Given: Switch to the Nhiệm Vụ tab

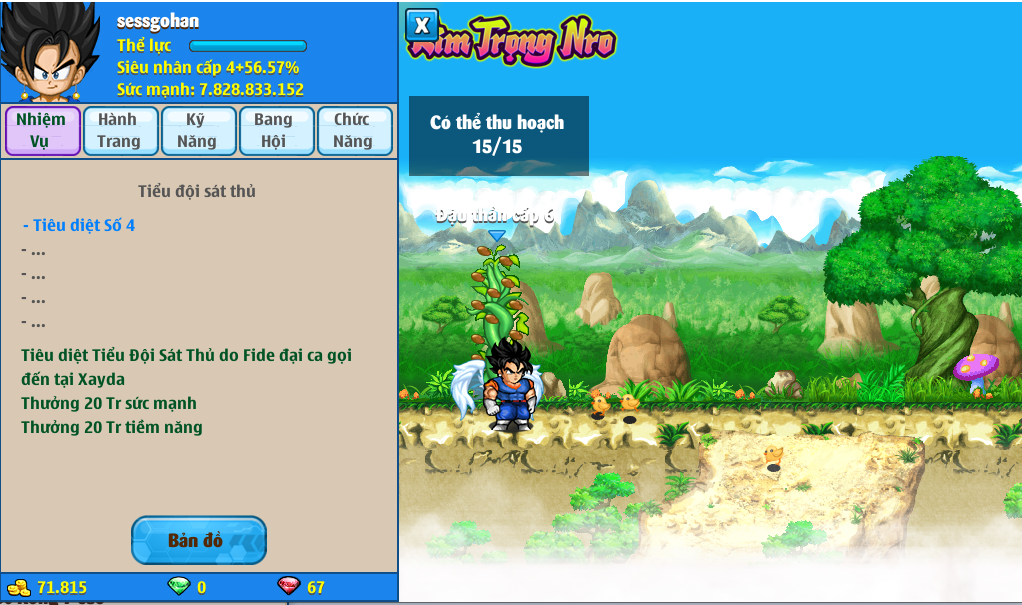Looking at the screenshot, I should [x=42, y=131].
